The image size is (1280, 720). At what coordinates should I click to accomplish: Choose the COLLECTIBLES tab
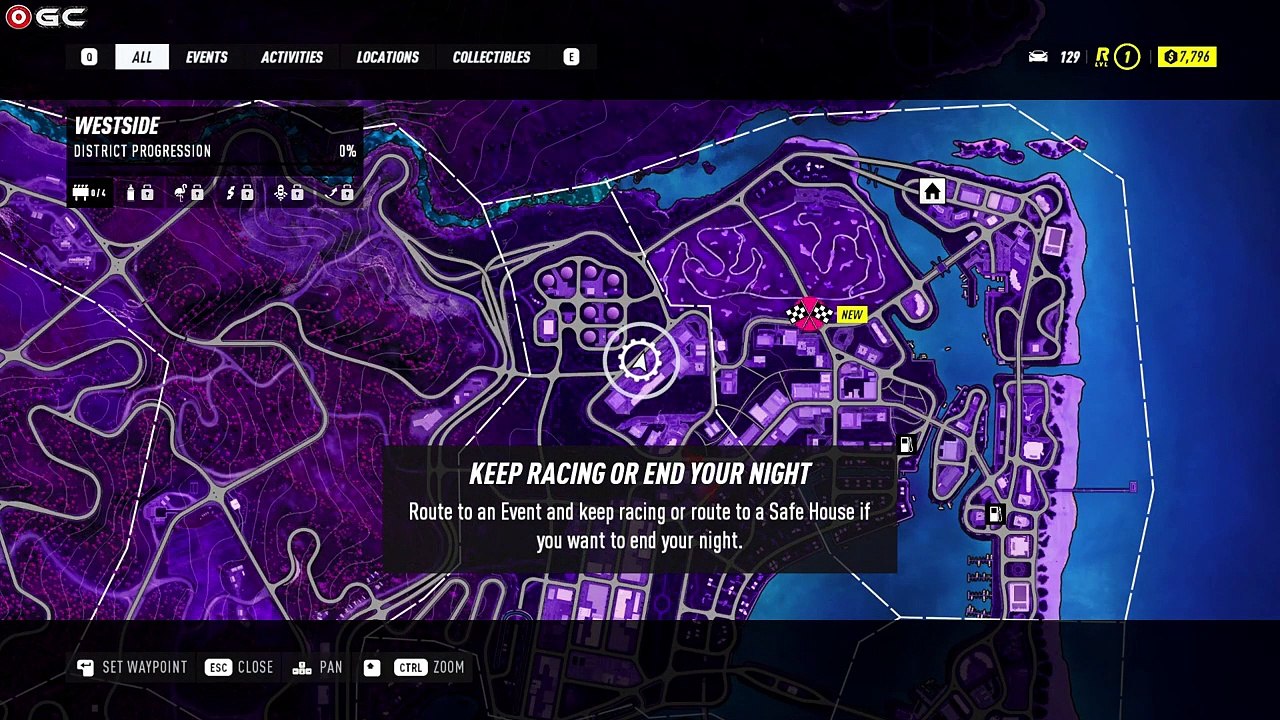[x=491, y=57]
